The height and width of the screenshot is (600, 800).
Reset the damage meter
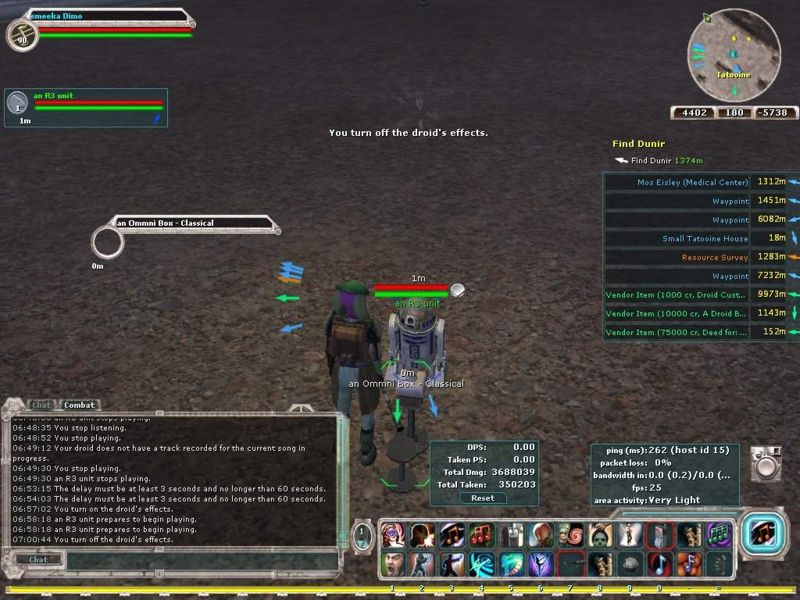coord(482,498)
